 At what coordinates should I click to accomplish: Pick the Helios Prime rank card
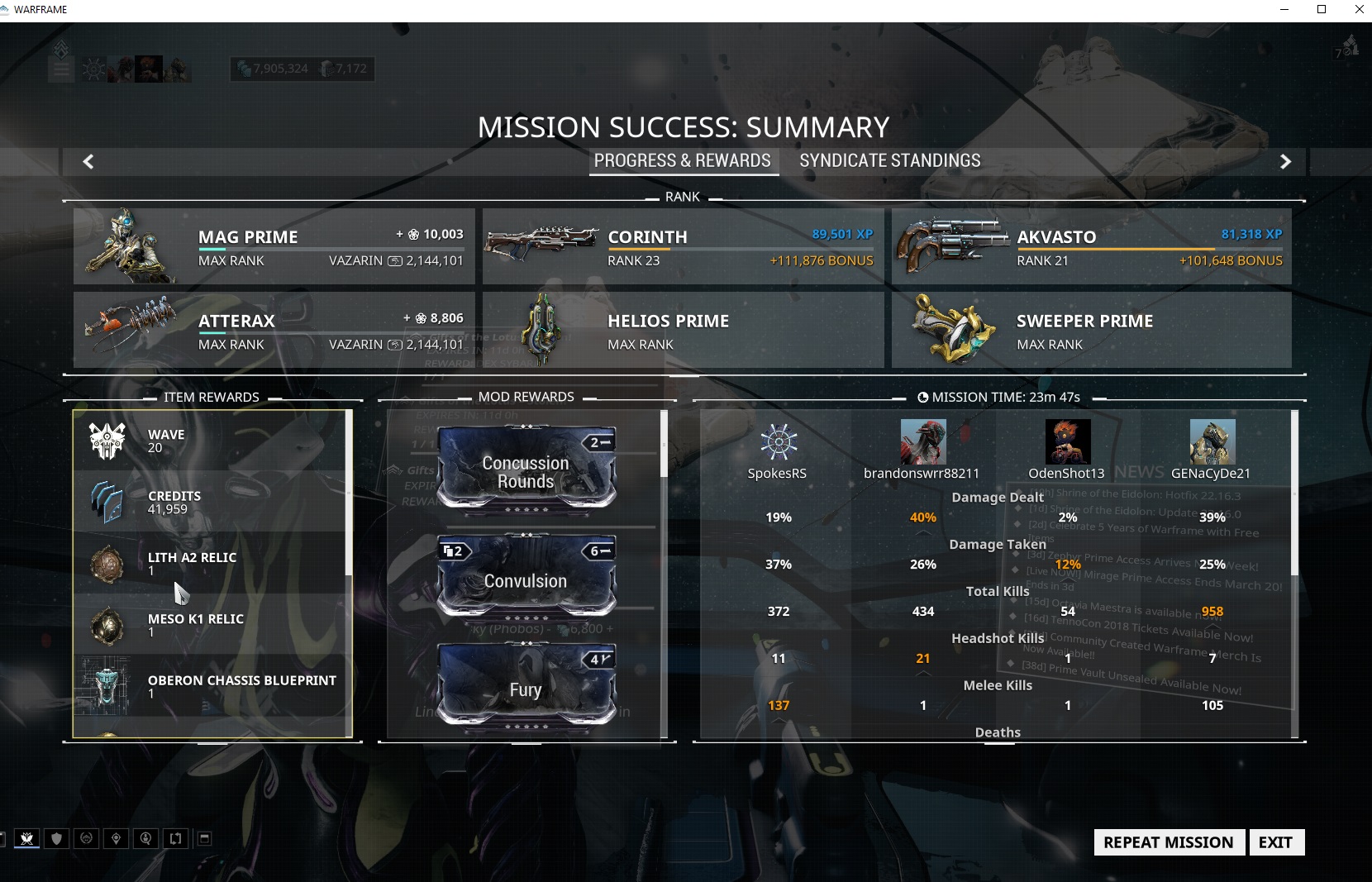683,330
